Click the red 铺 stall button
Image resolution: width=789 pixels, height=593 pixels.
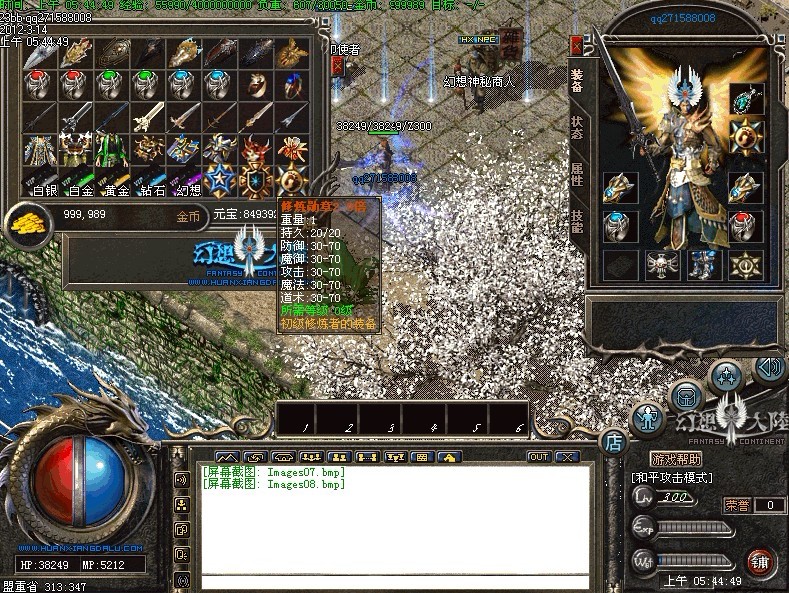(762, 562)
